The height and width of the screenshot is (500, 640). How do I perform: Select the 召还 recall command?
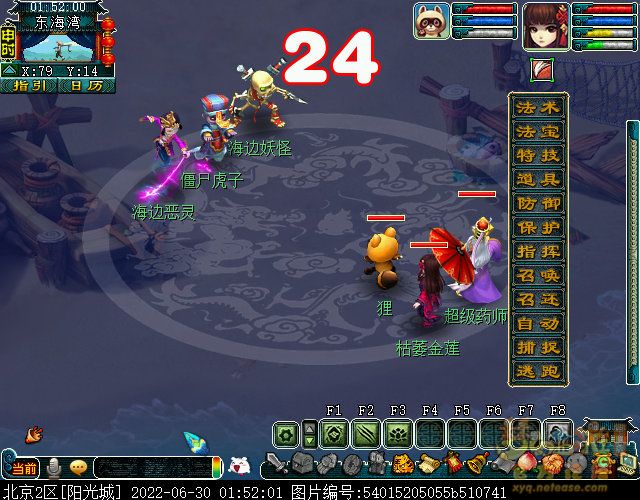click(x=538, y=300)
